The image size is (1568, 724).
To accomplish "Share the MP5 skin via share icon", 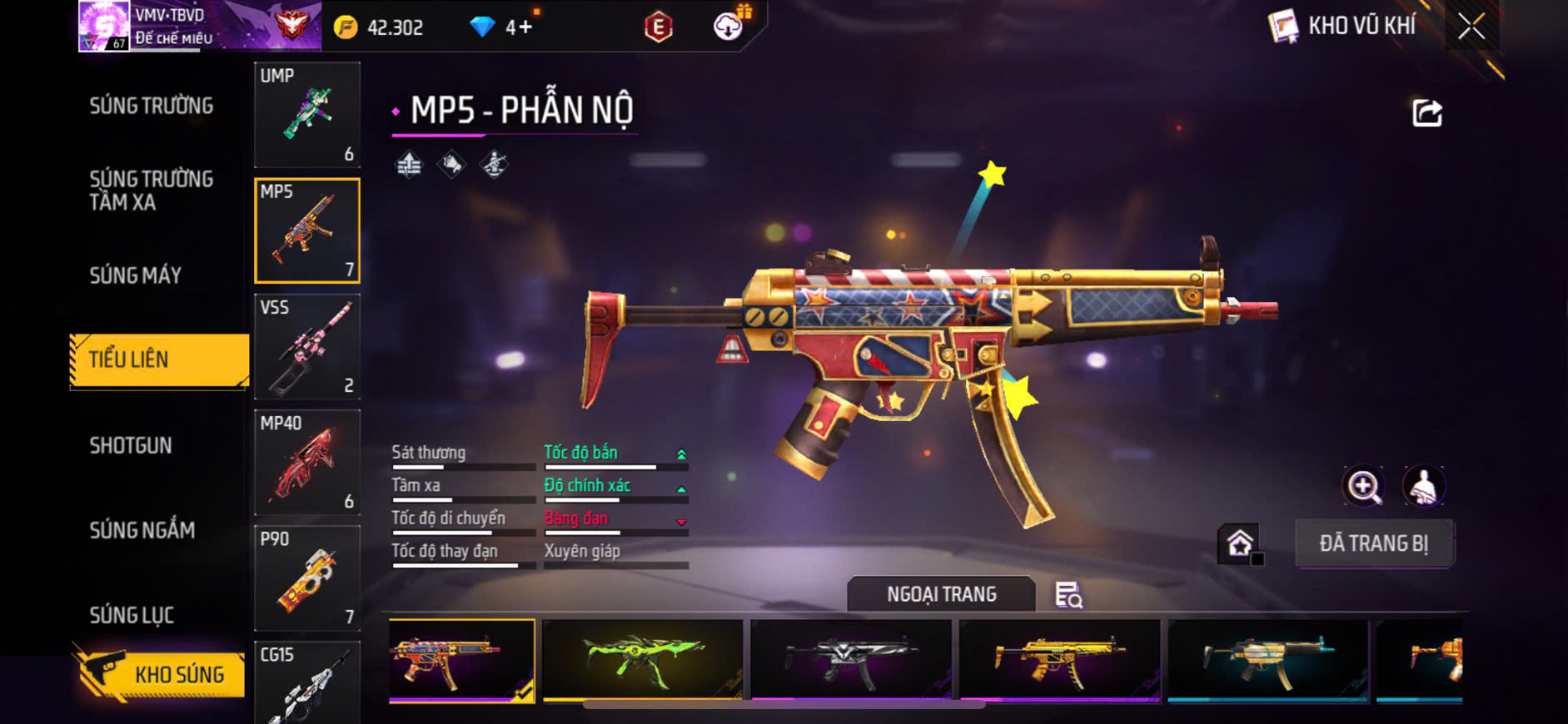I will (1427, 113).
